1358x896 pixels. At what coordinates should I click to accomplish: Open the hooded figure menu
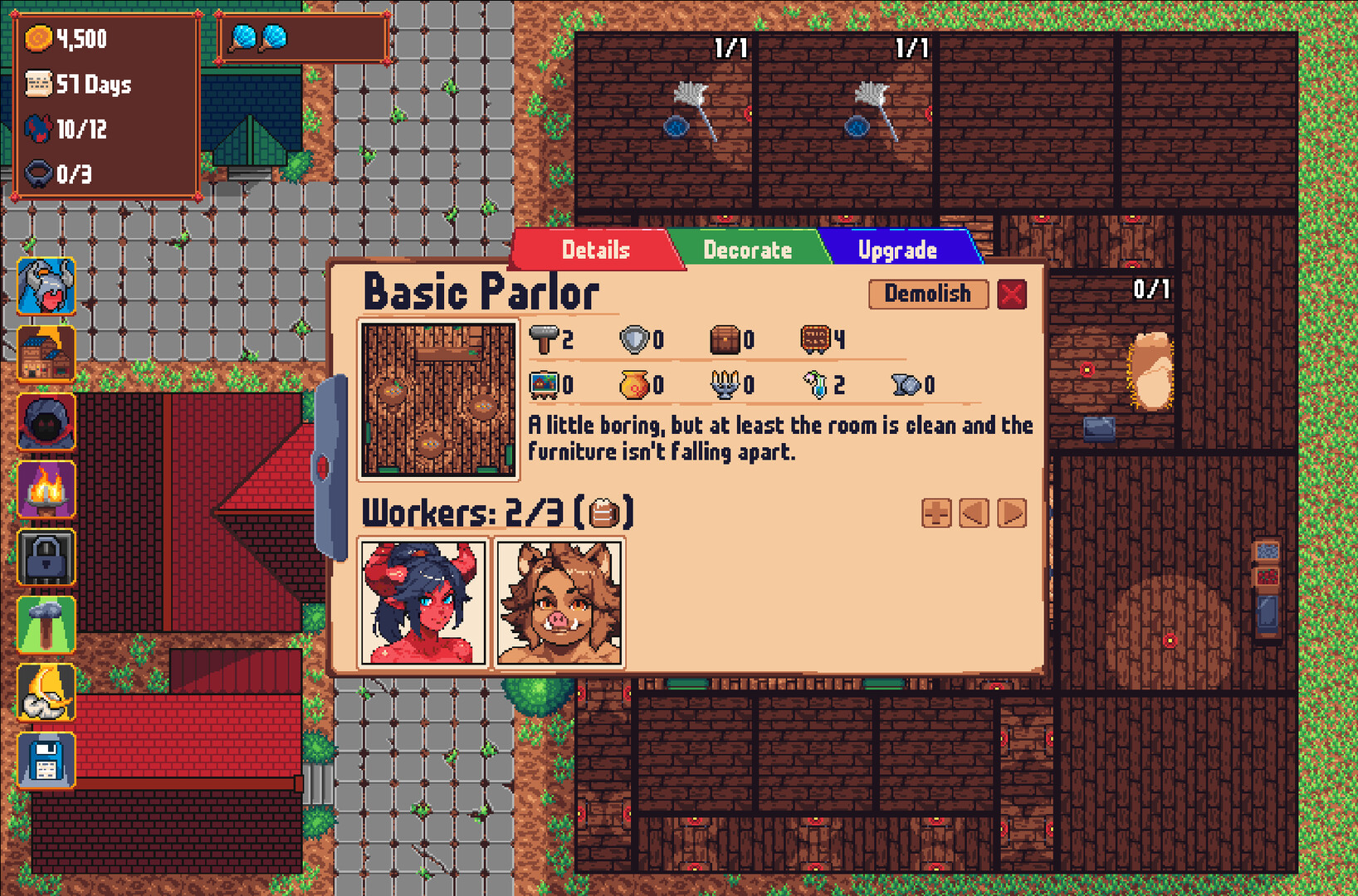[46, 421]
